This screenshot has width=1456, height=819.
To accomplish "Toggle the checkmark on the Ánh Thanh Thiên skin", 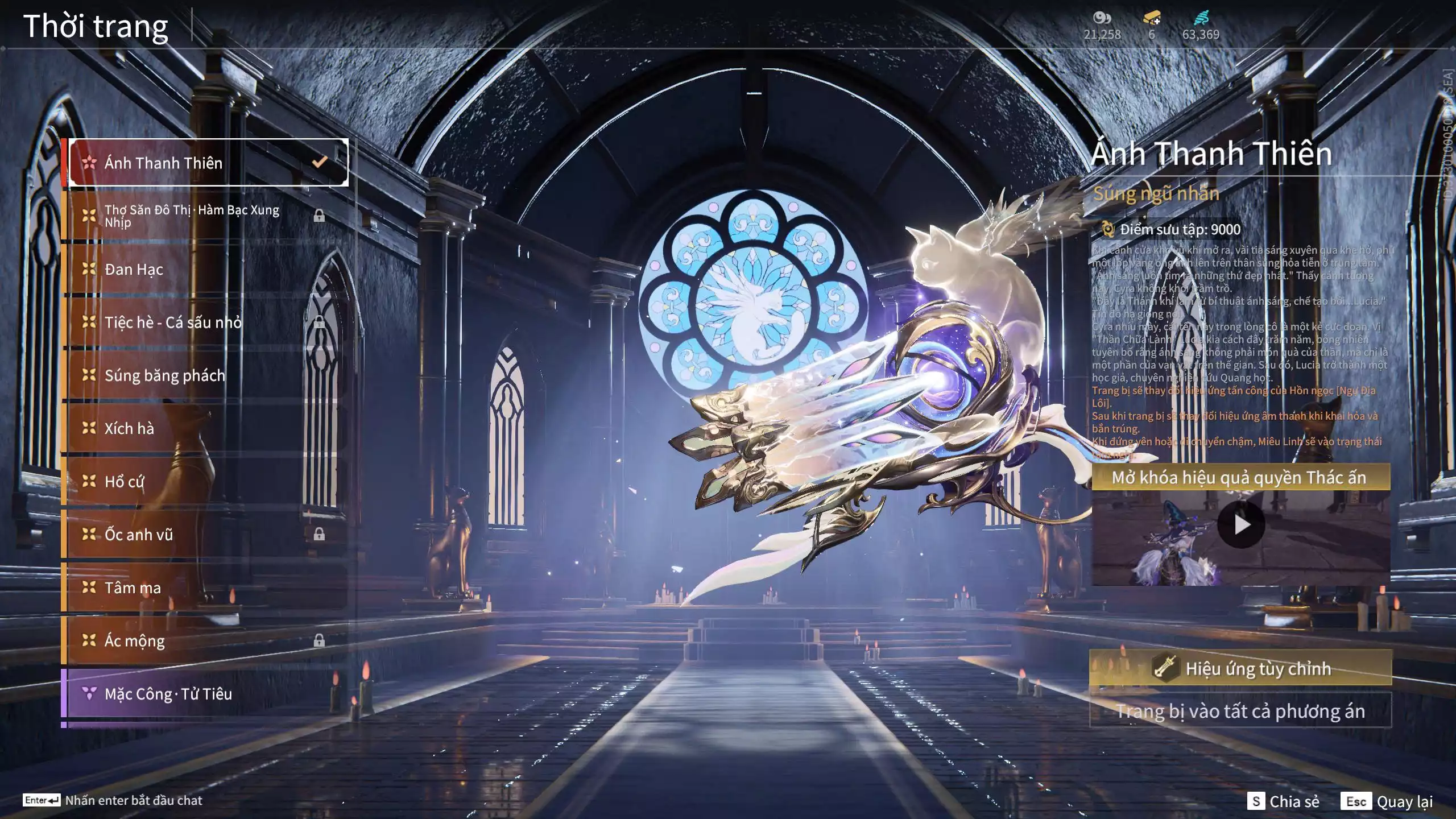I will [319, 162].
